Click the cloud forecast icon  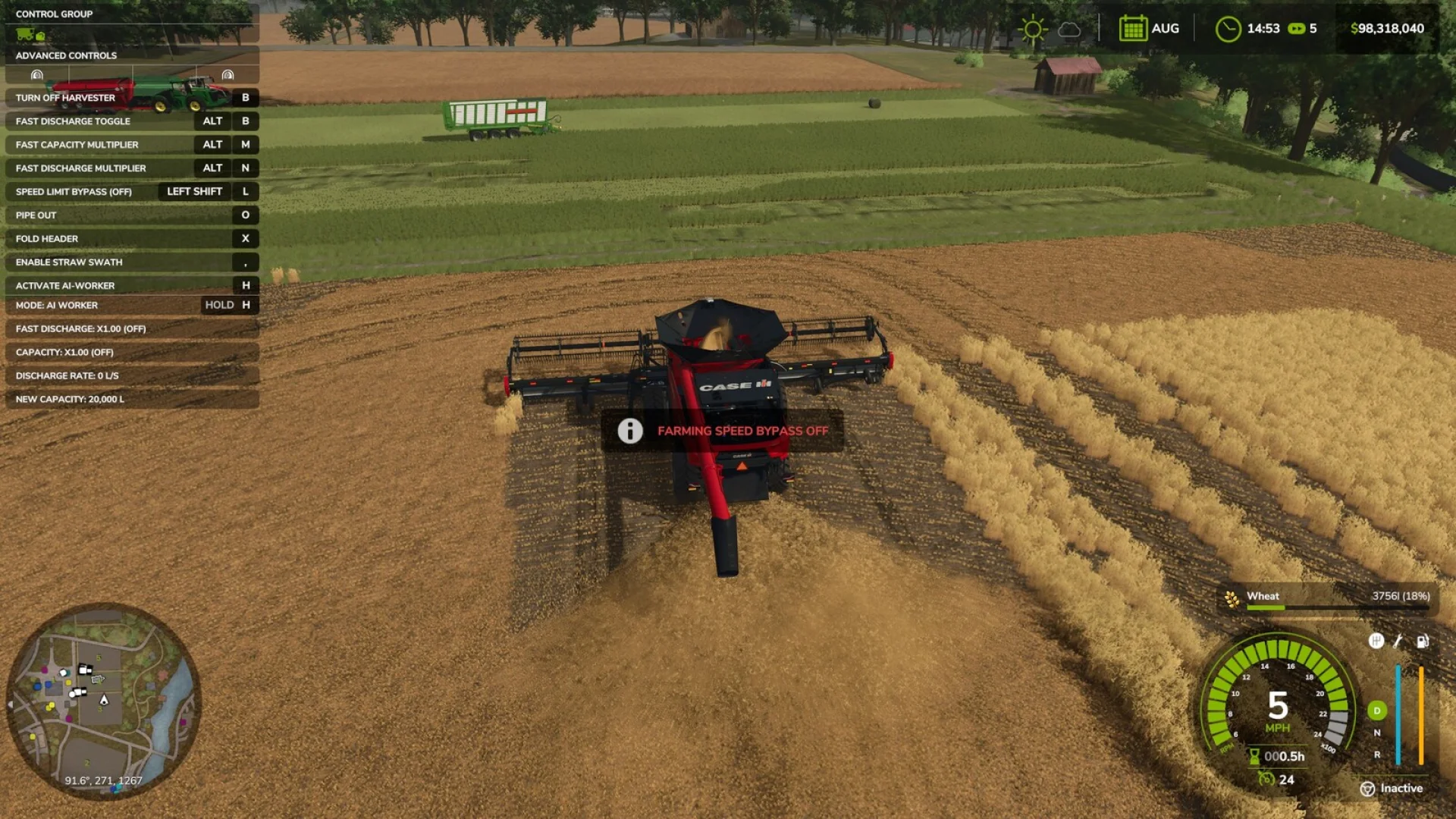(1070, 29)
